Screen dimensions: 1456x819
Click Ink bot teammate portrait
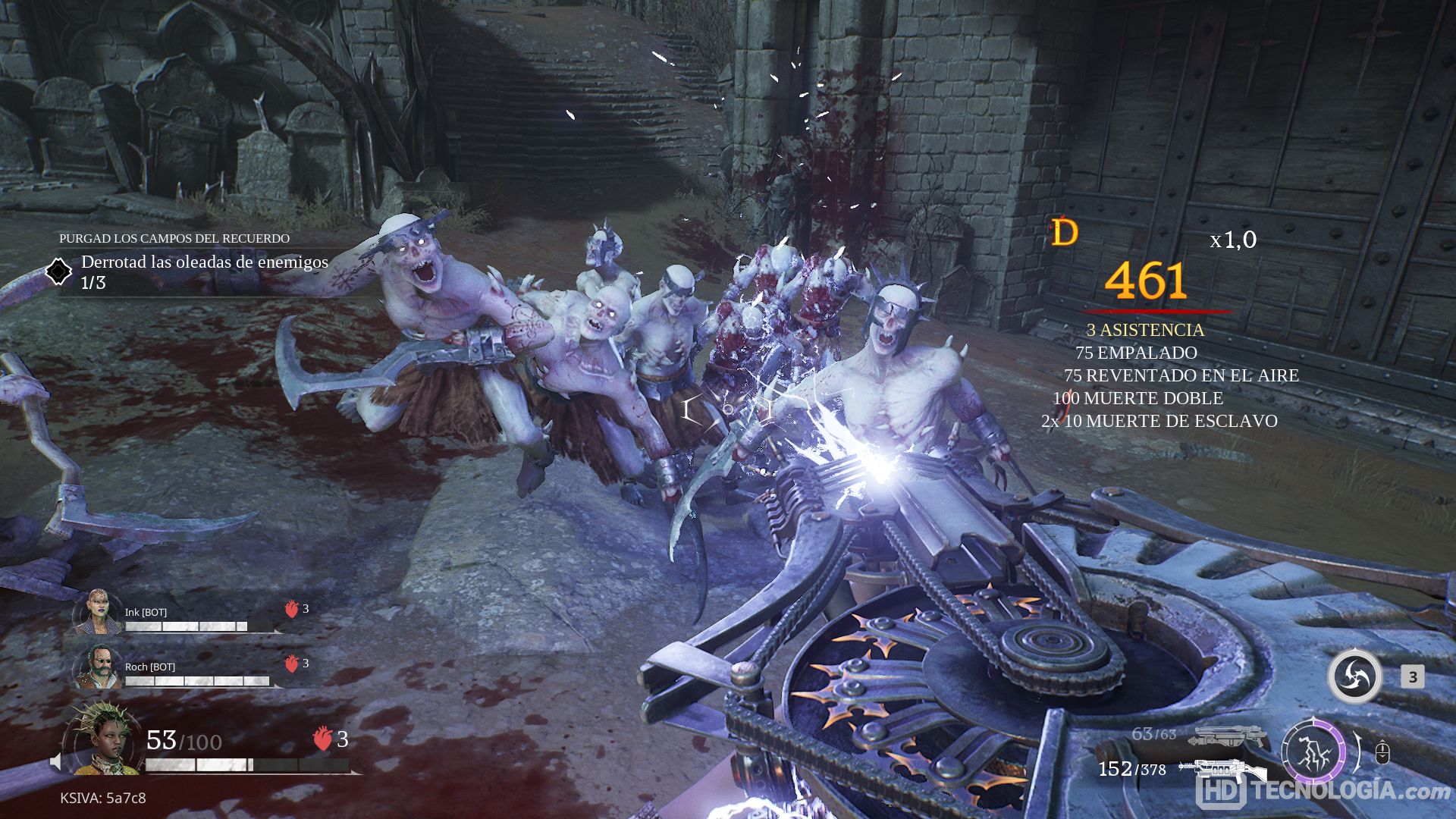pyautogui.click(x=99, y=613)
